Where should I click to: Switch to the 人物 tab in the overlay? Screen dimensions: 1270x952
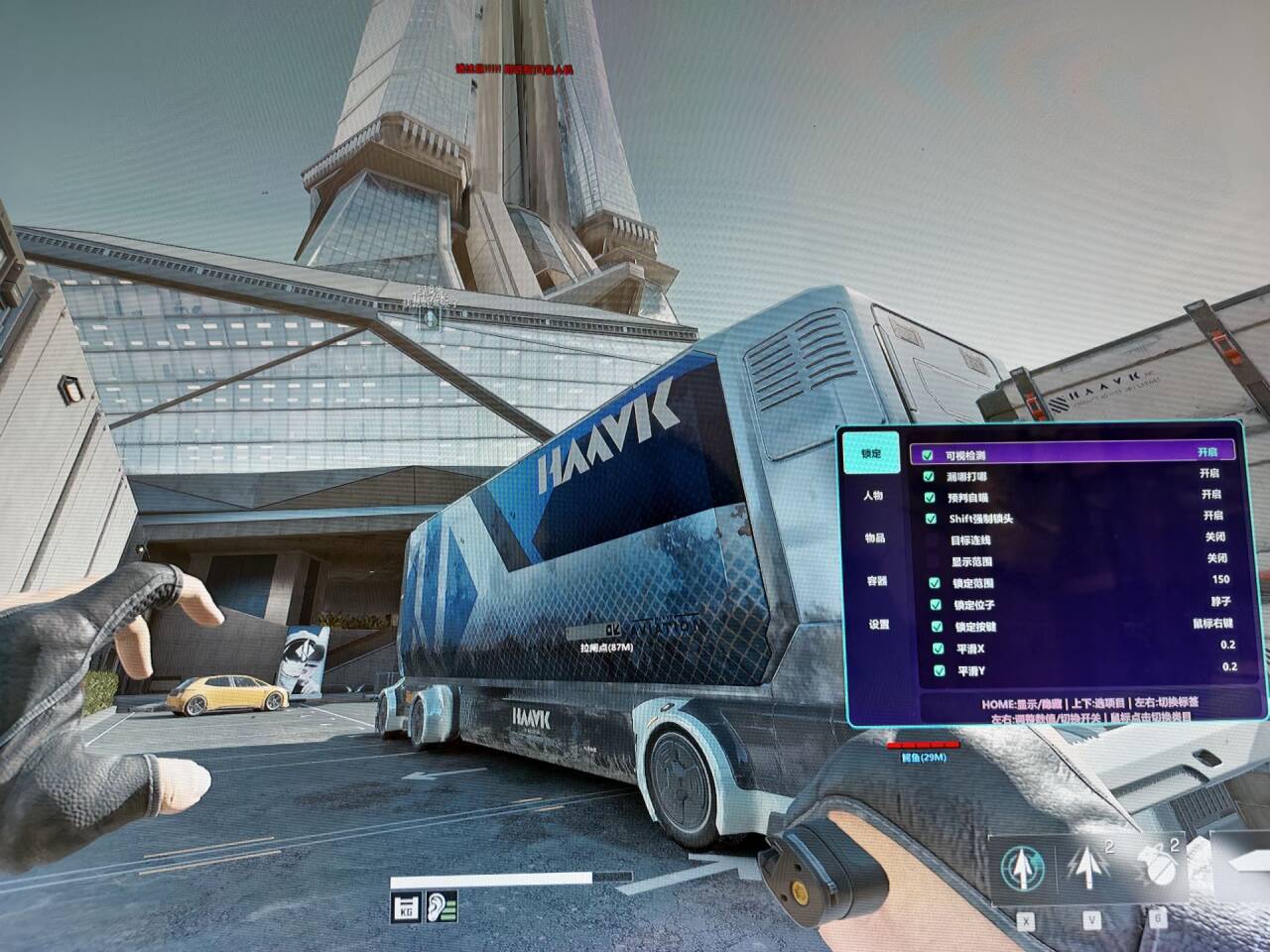(x=873, y=495)
